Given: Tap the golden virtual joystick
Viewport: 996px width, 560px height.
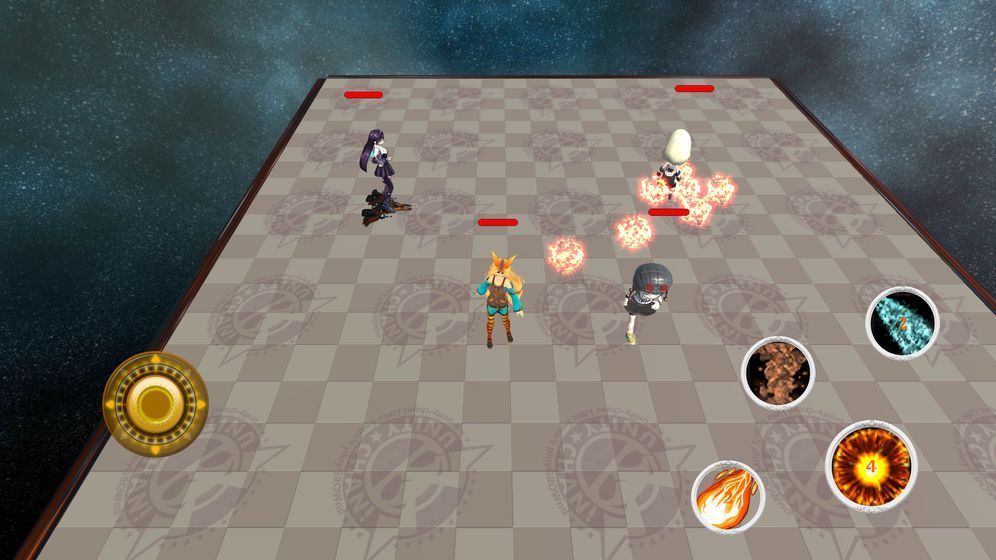Looking at the screenshot, I should click(155, 403).
